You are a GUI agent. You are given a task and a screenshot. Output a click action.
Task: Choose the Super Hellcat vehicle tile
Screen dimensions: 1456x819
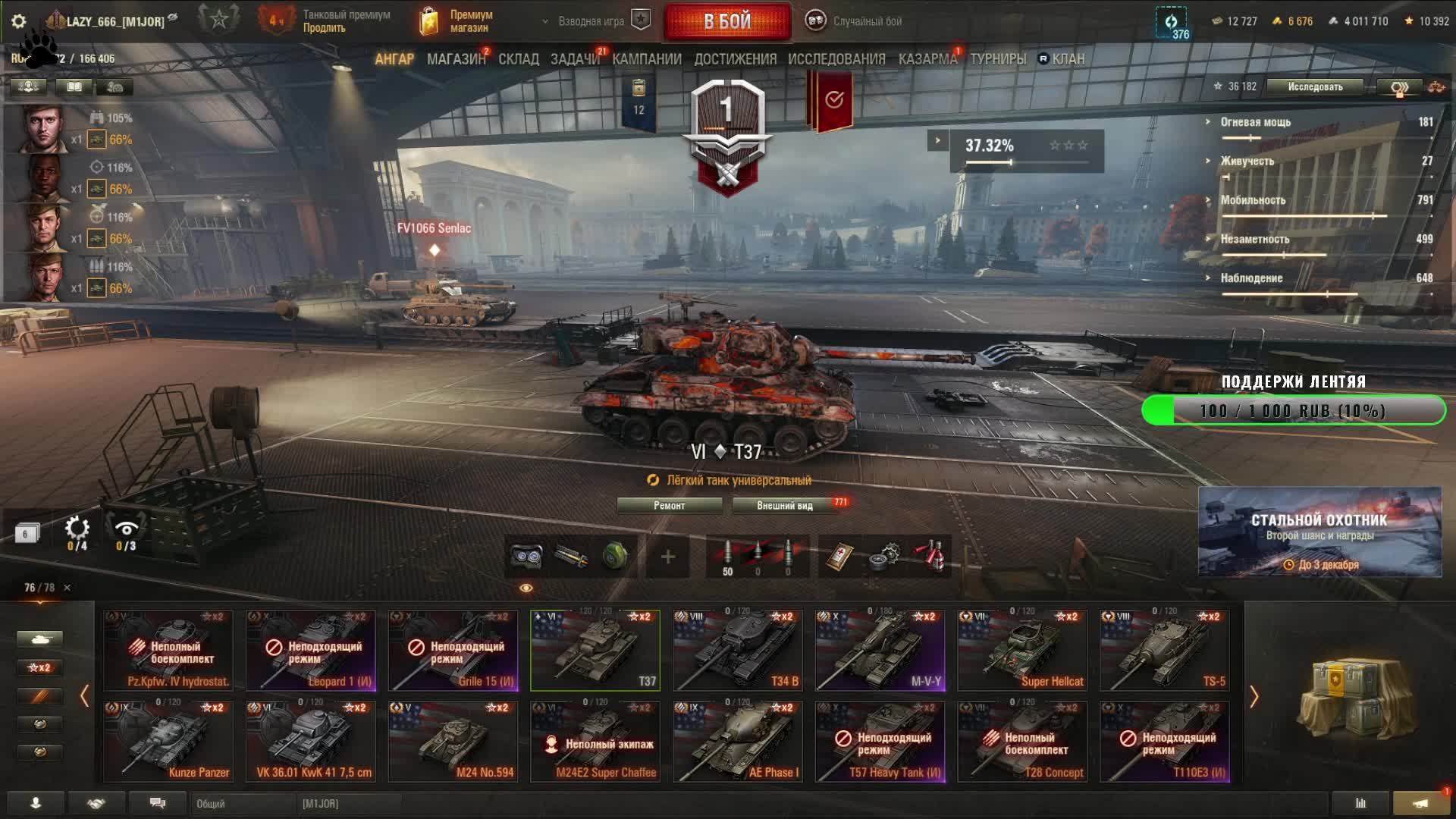pos(1022,651)
